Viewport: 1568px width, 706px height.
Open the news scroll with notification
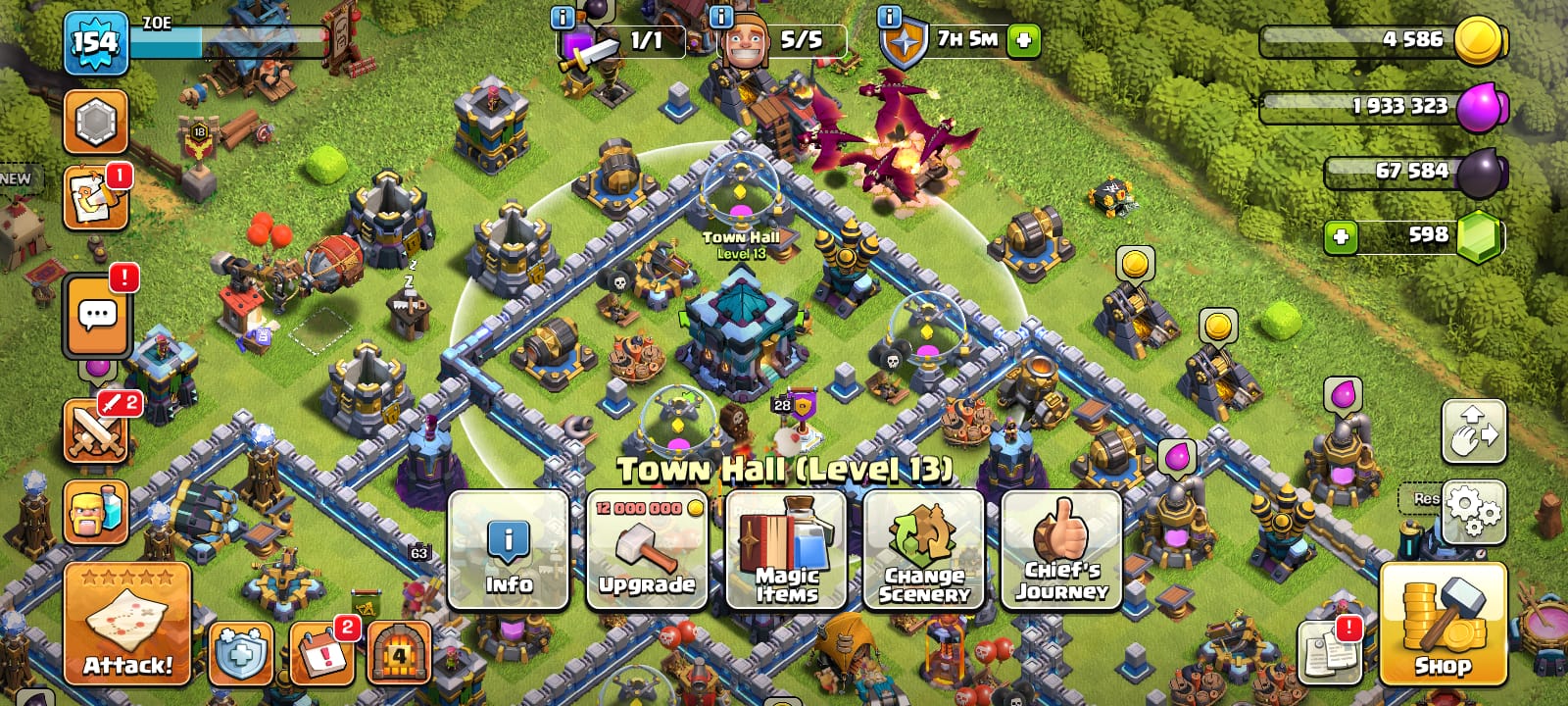click(96, 198)
